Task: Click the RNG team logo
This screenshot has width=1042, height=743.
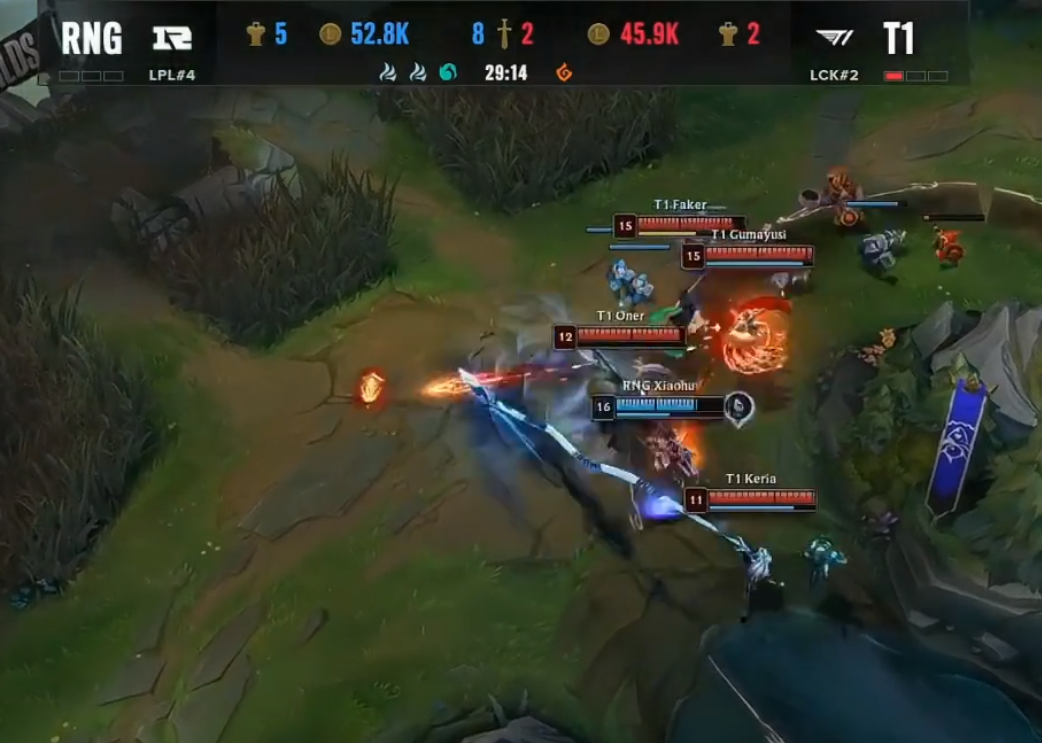Action: click(171, 38)
